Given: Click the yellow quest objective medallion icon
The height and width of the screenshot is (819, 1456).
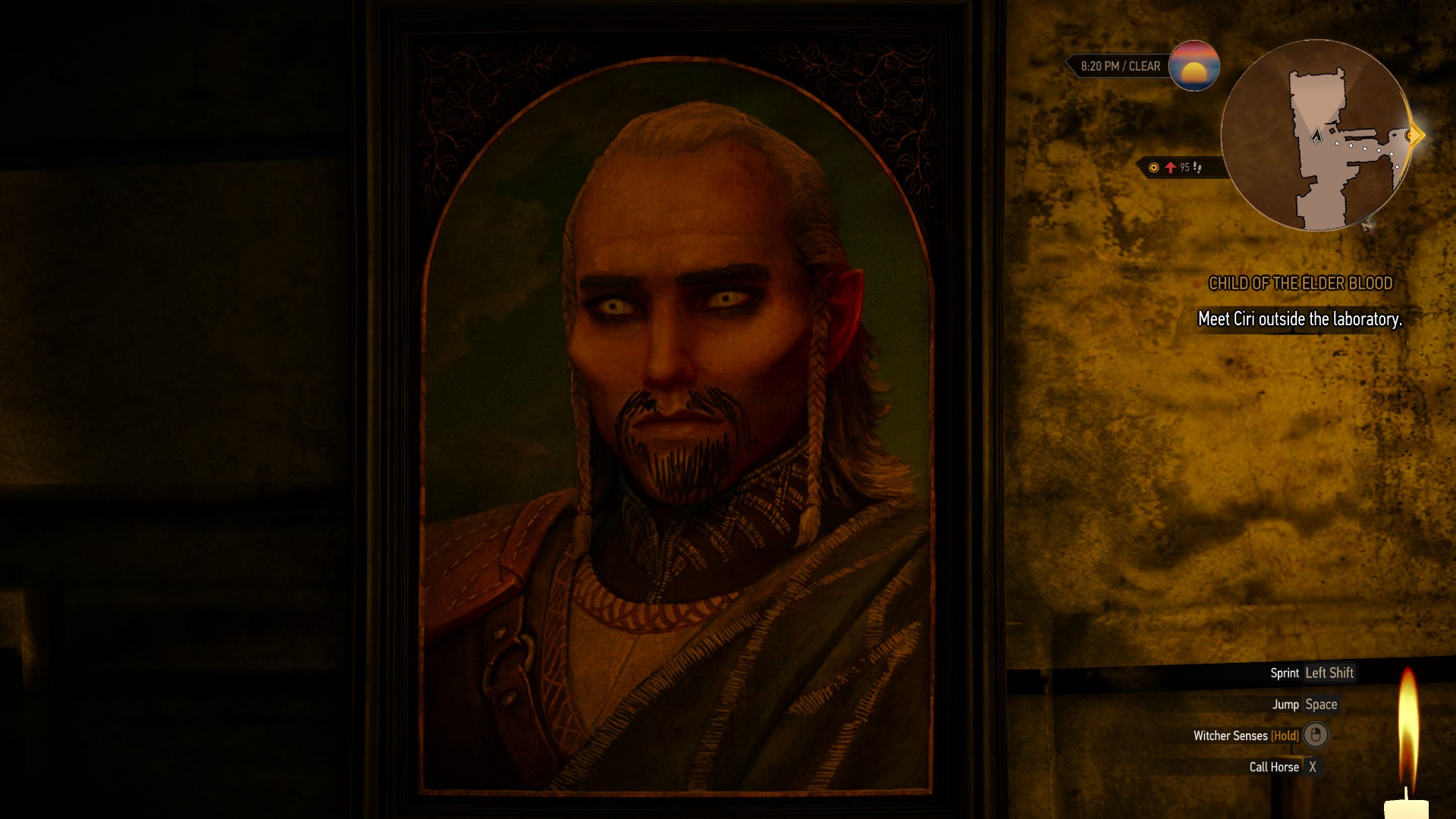Looking at the screenshot, I should coord(1153,168).
